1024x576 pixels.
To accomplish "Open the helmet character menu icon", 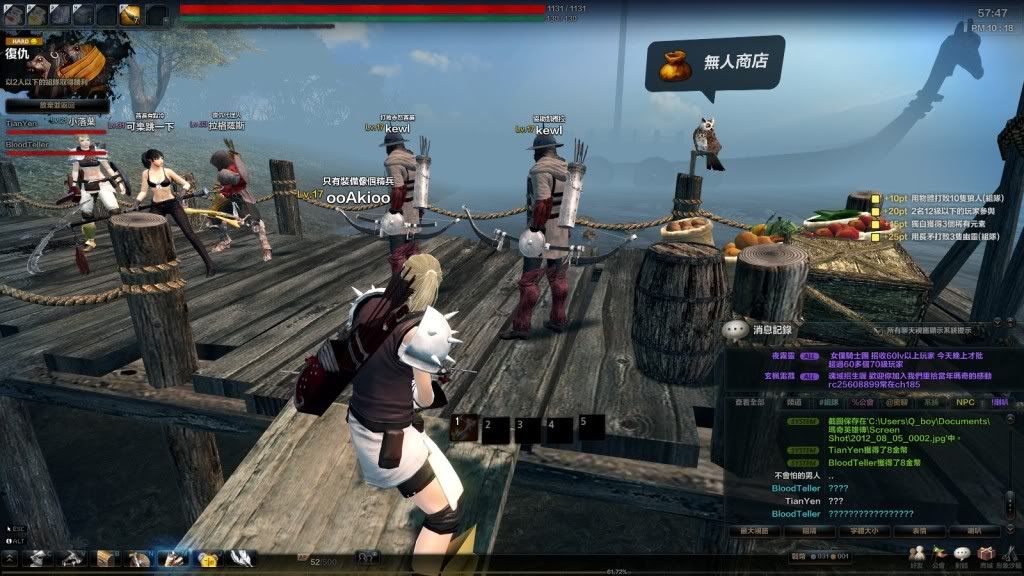I will (x=37, y=558).
